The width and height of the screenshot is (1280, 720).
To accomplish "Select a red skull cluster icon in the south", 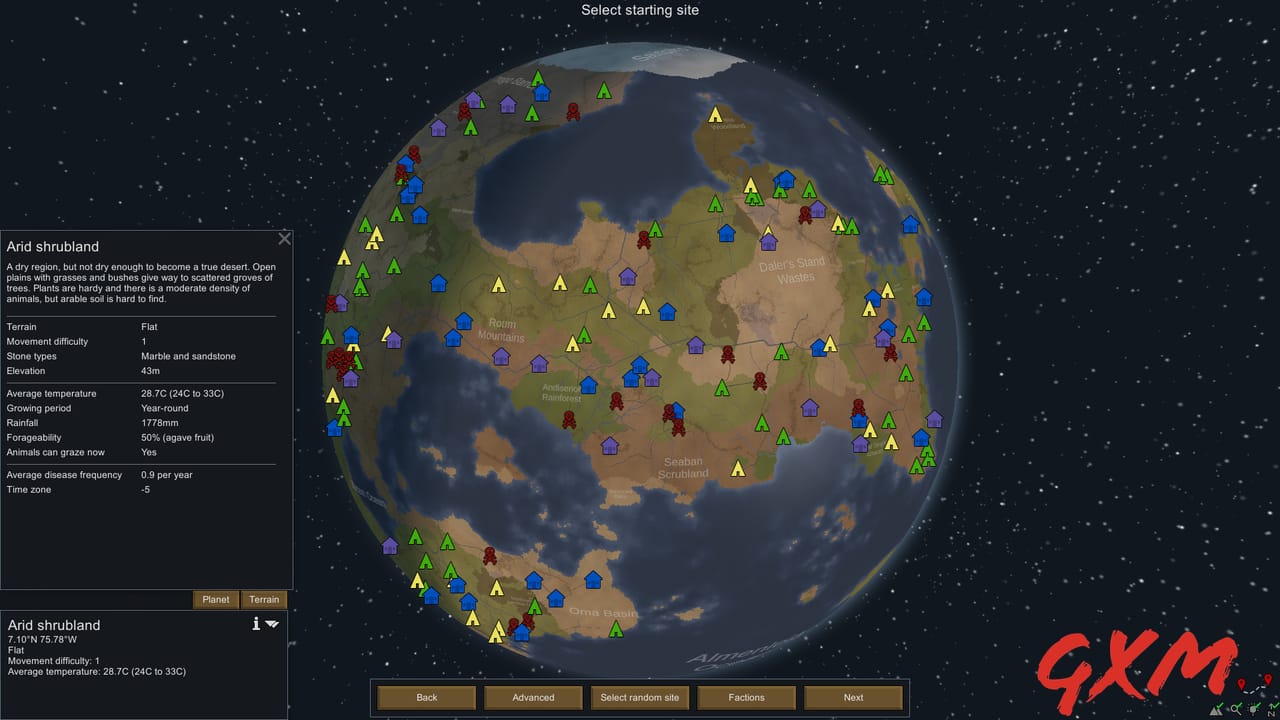I will (490, 553).
